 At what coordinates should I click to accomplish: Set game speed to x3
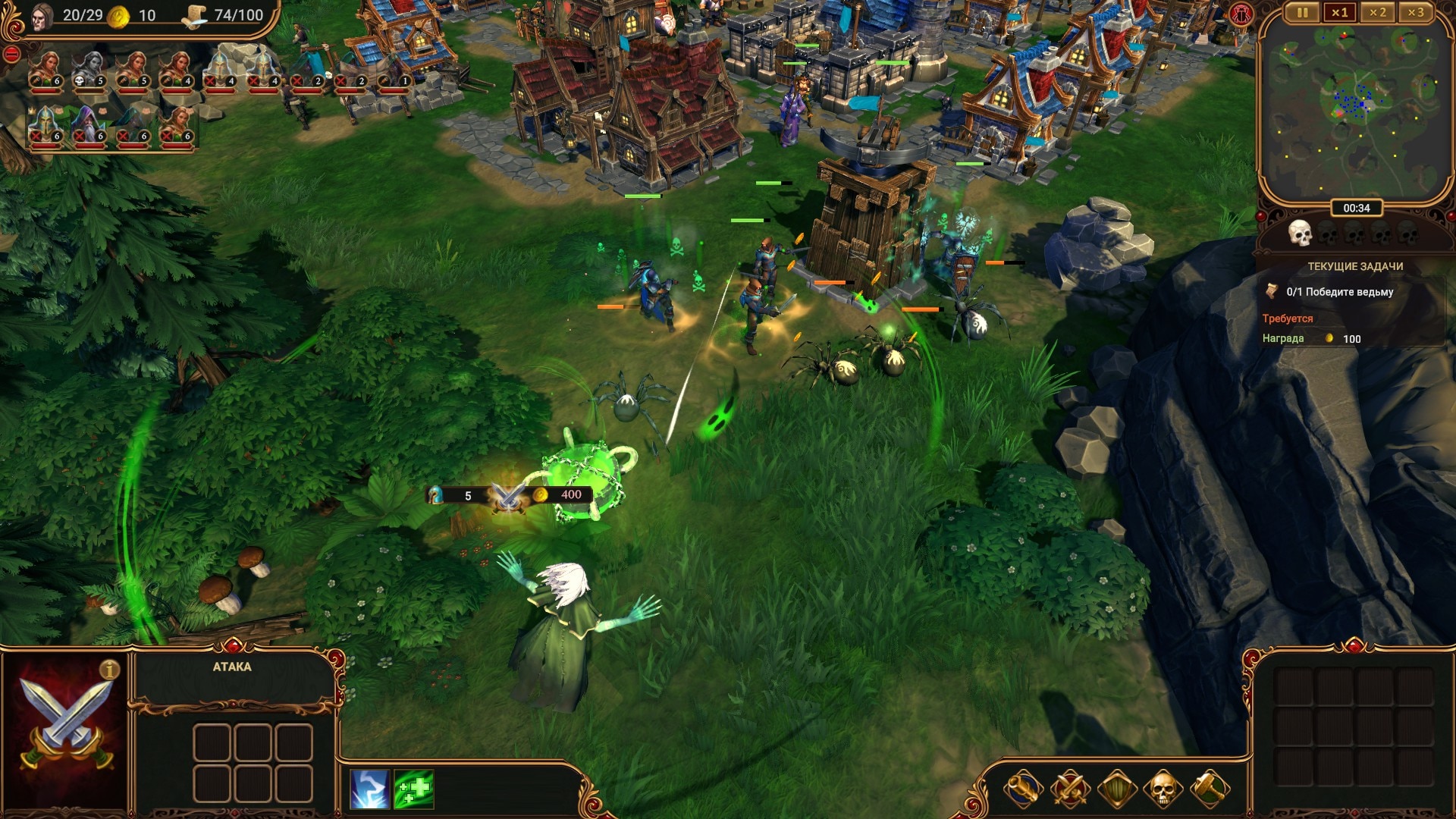1415,13
